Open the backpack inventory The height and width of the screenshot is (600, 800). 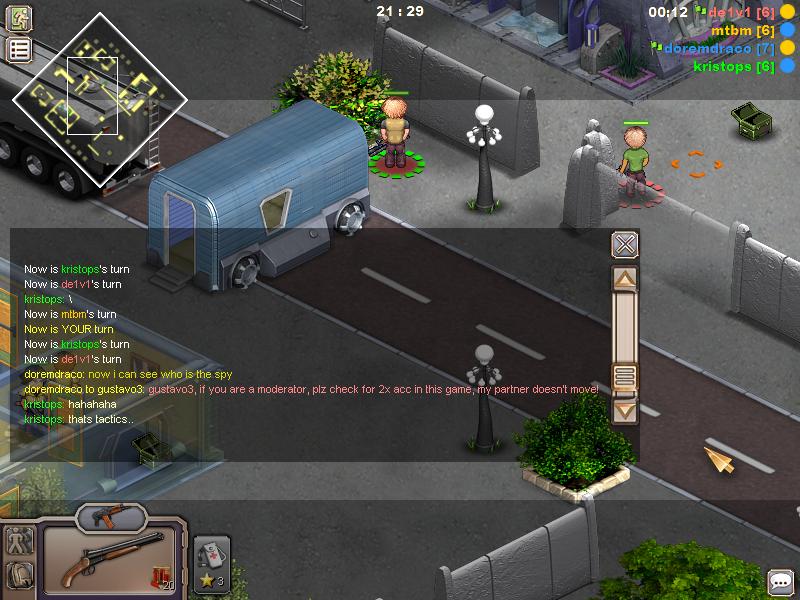tap(19, 576)
